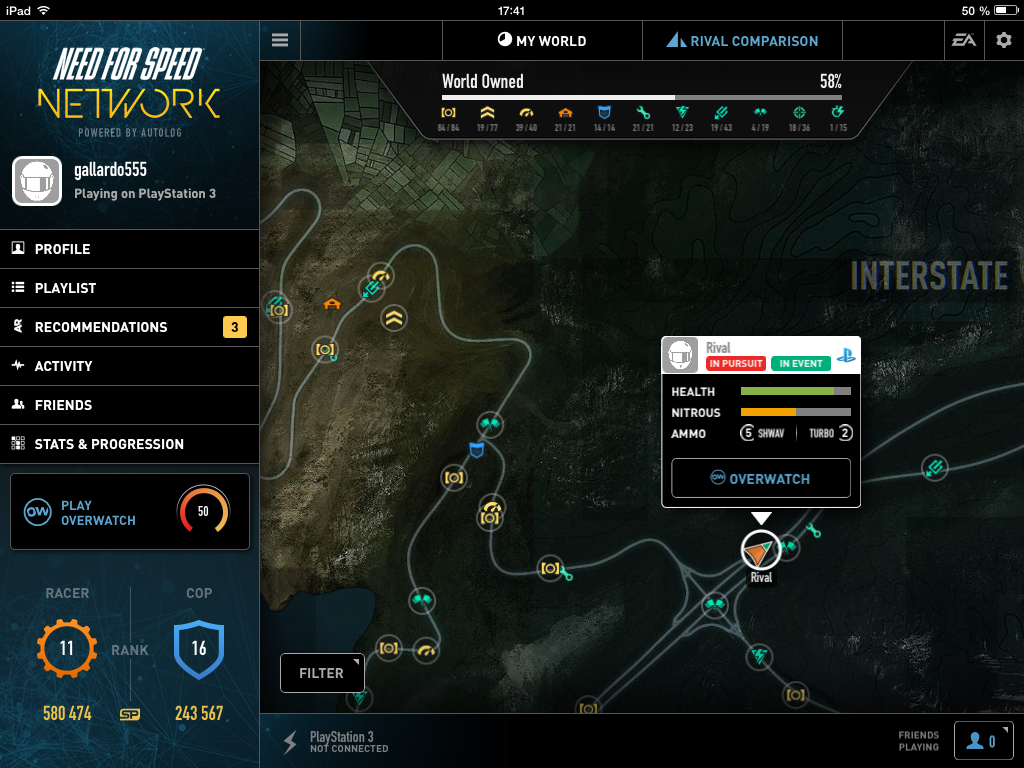Viewport: 1024px width, 768px height.
Task: Click the EA logo button
Action: (x=964, y=41)
